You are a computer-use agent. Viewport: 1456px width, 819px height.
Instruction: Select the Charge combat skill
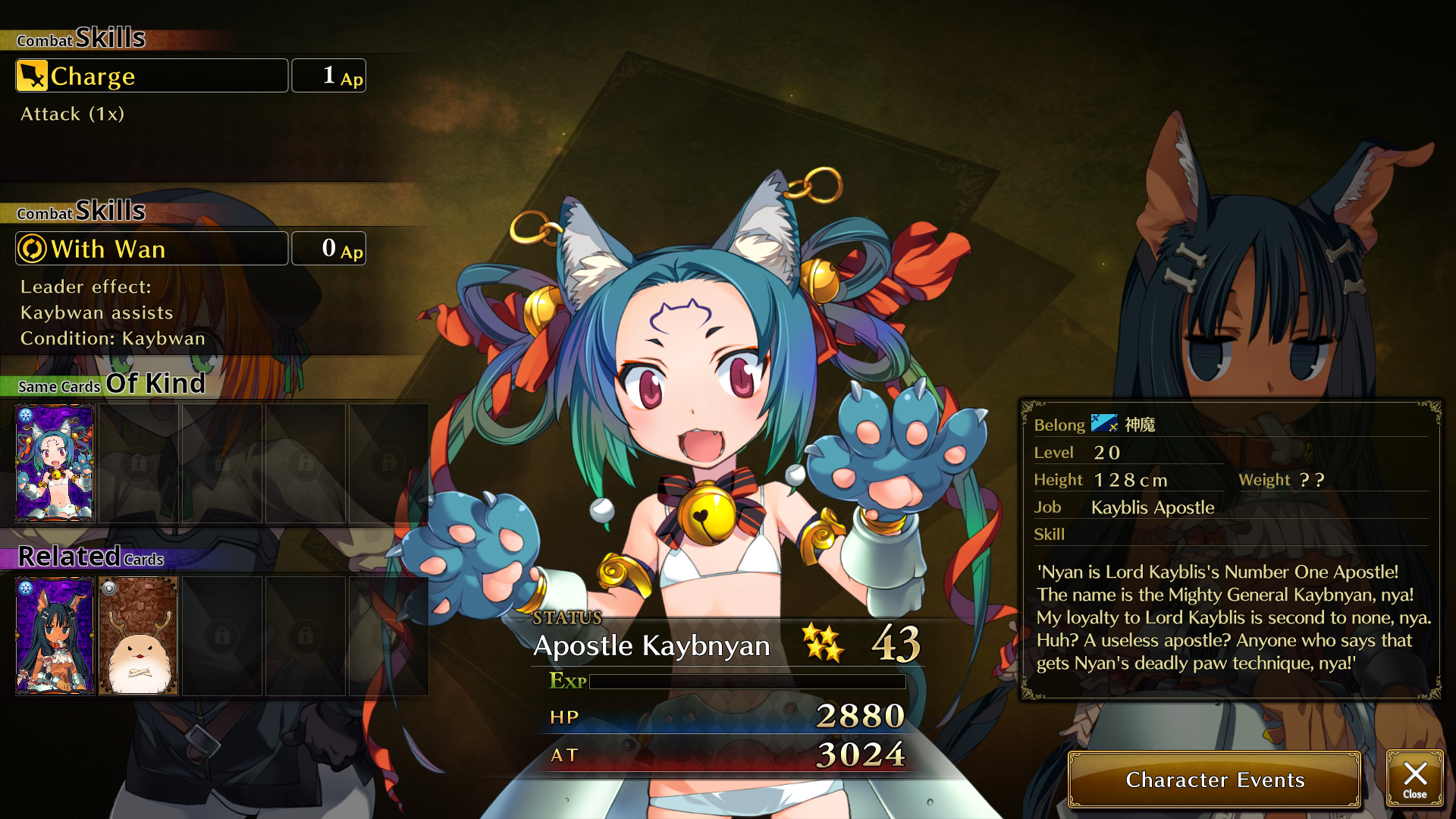click(152, 76)
